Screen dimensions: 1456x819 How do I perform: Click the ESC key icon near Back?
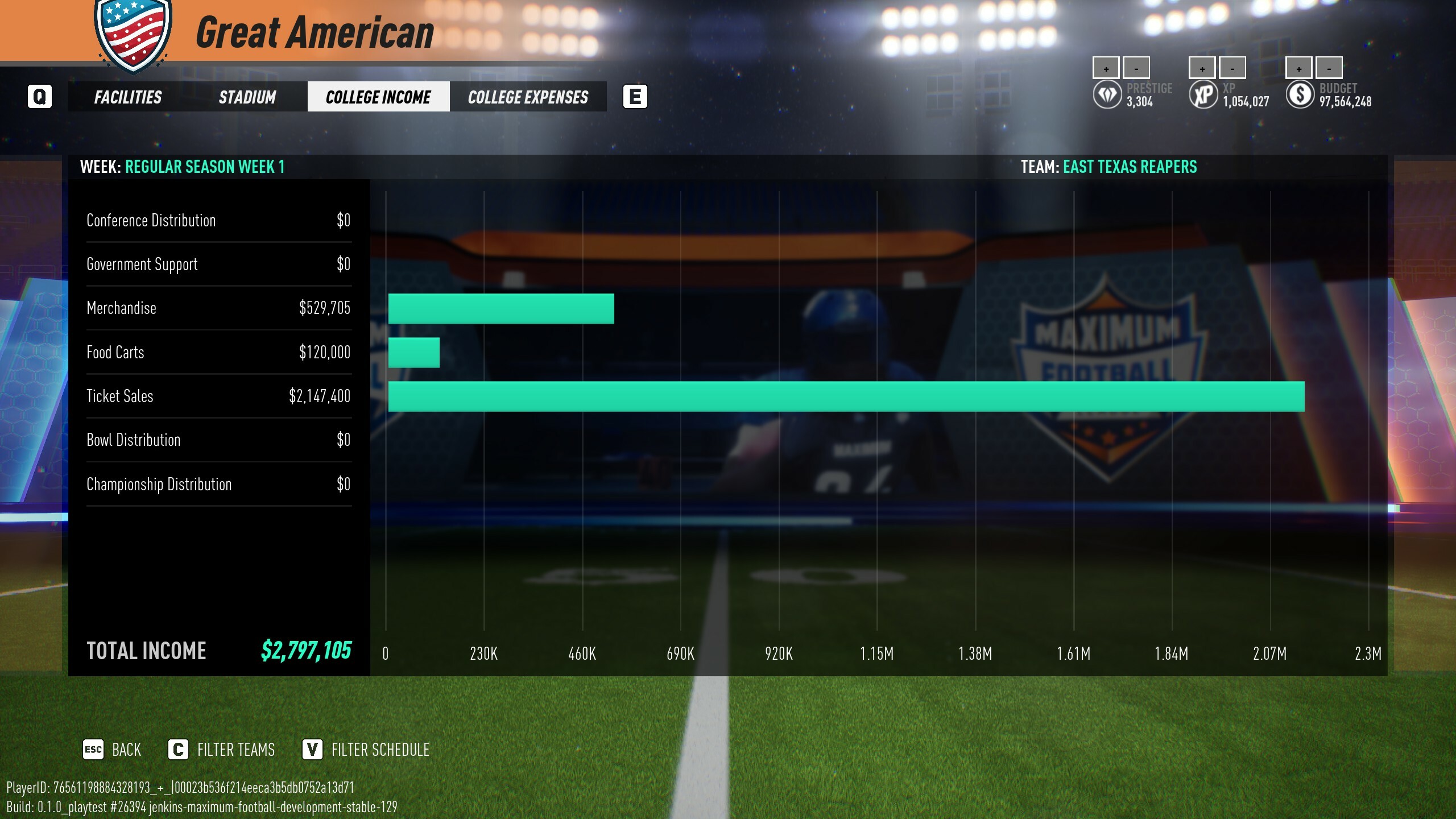click(94, 750)
